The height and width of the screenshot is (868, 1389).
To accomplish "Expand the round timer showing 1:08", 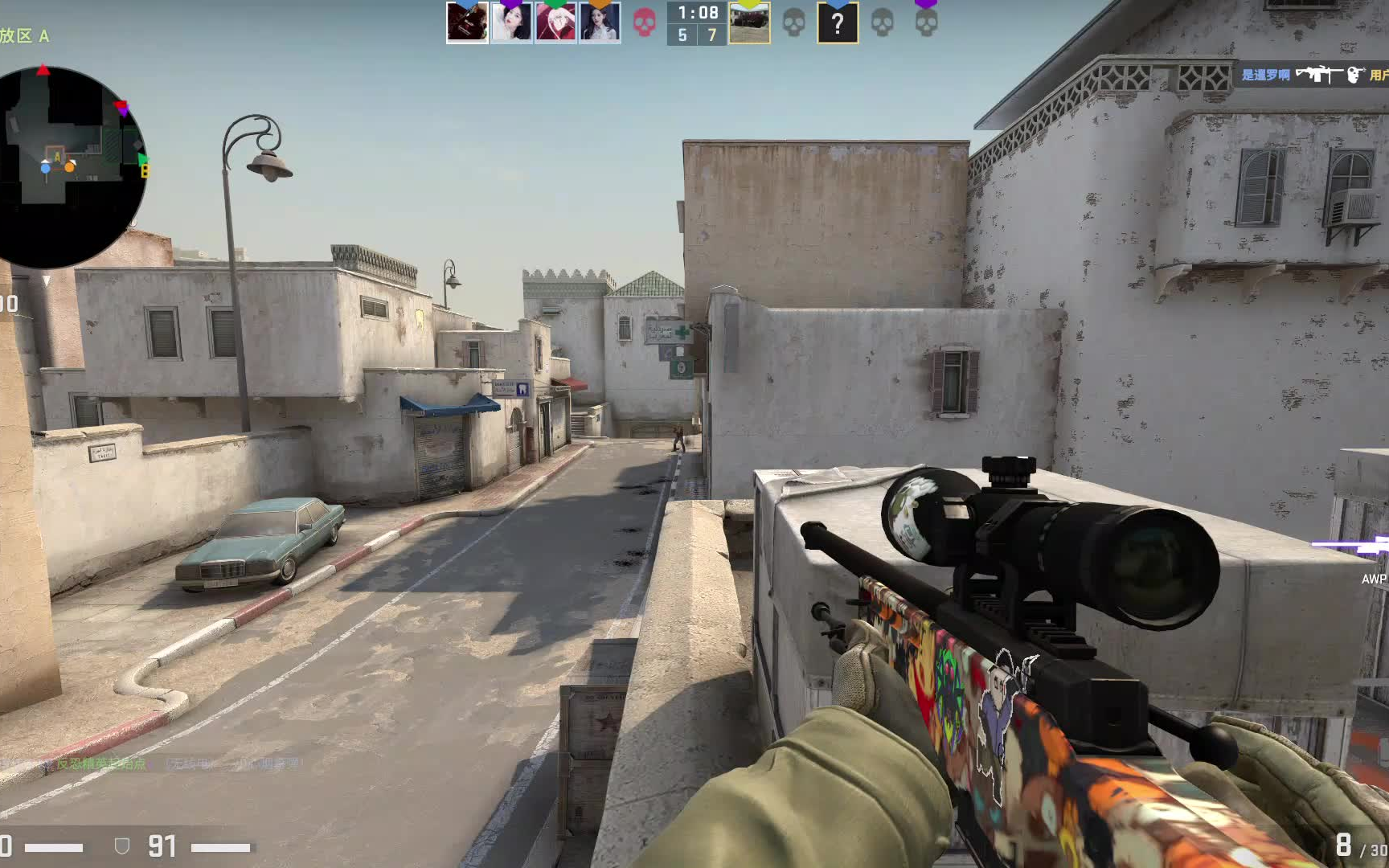I will tap(698, 13).
